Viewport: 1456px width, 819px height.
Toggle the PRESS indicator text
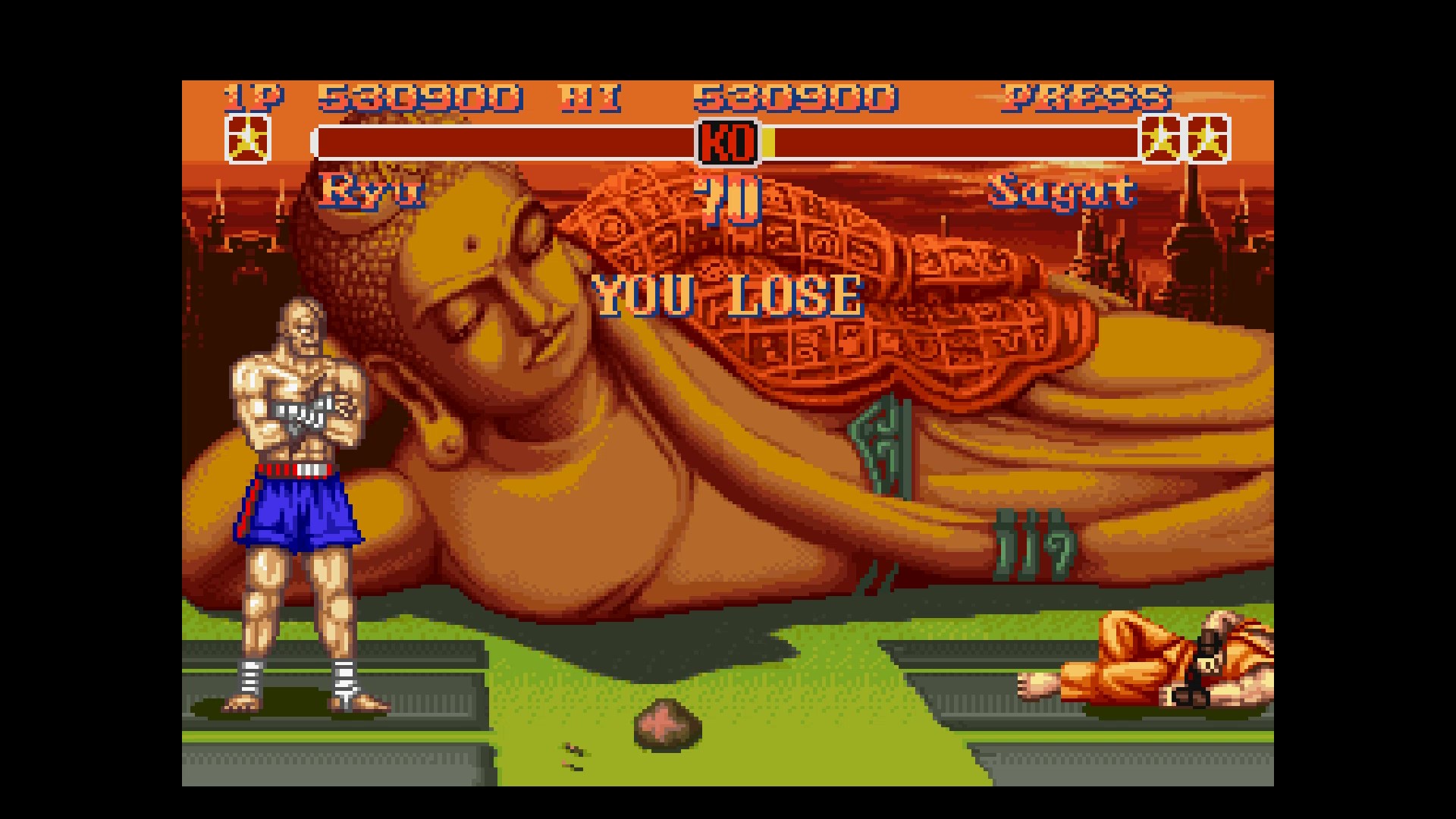coord(1086,97)
